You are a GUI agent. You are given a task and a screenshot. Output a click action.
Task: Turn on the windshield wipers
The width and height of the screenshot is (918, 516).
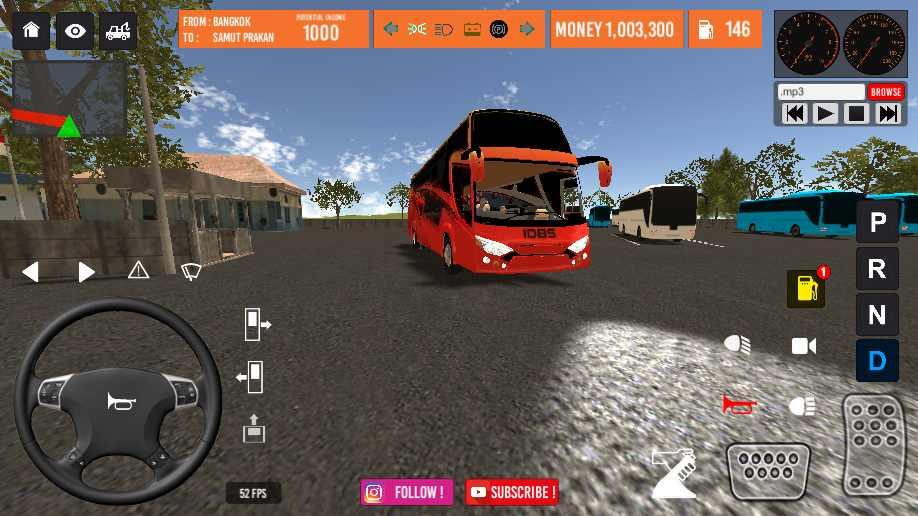(190, 270)
